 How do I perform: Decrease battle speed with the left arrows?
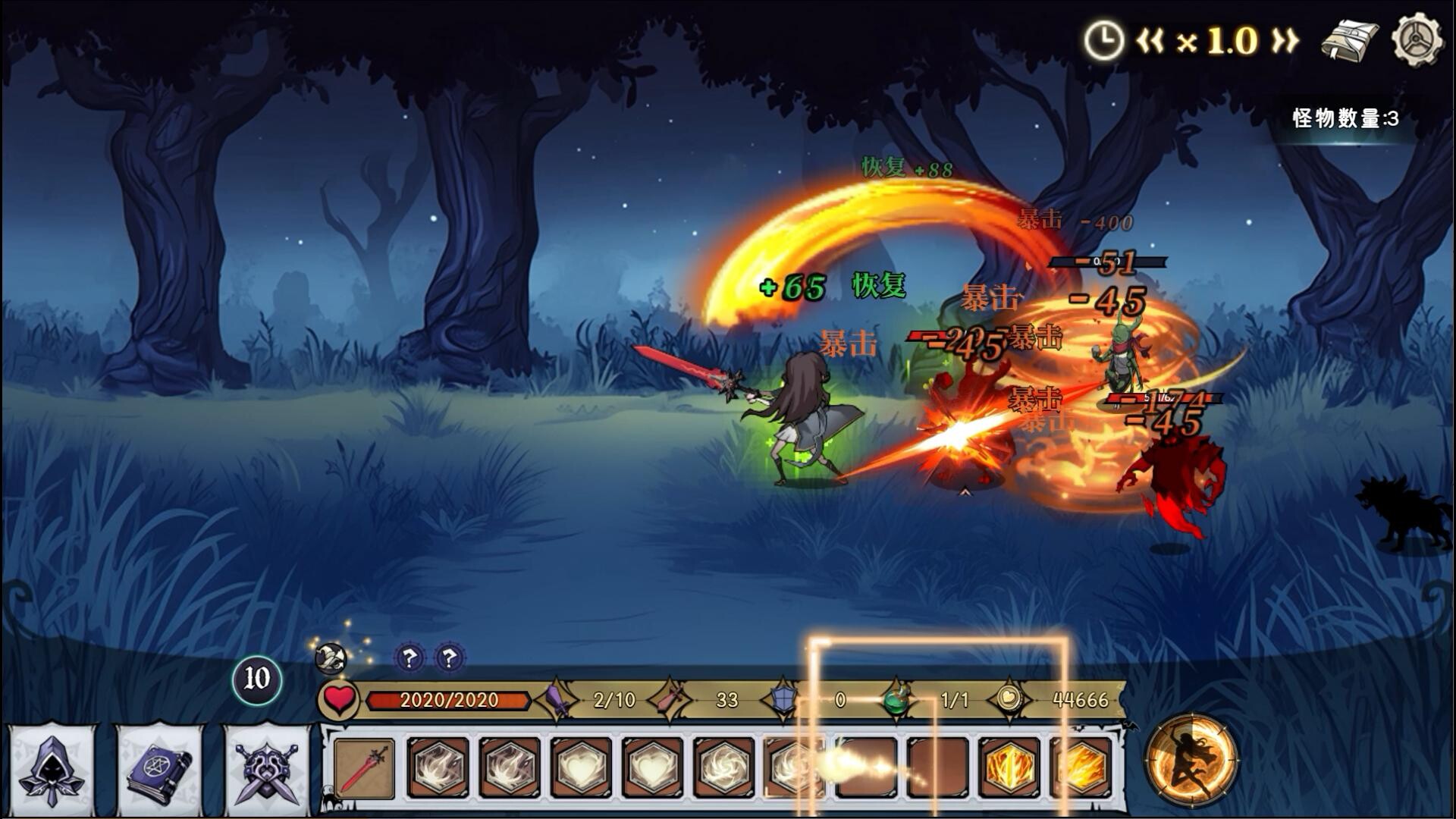click(x=1150, y=40)
